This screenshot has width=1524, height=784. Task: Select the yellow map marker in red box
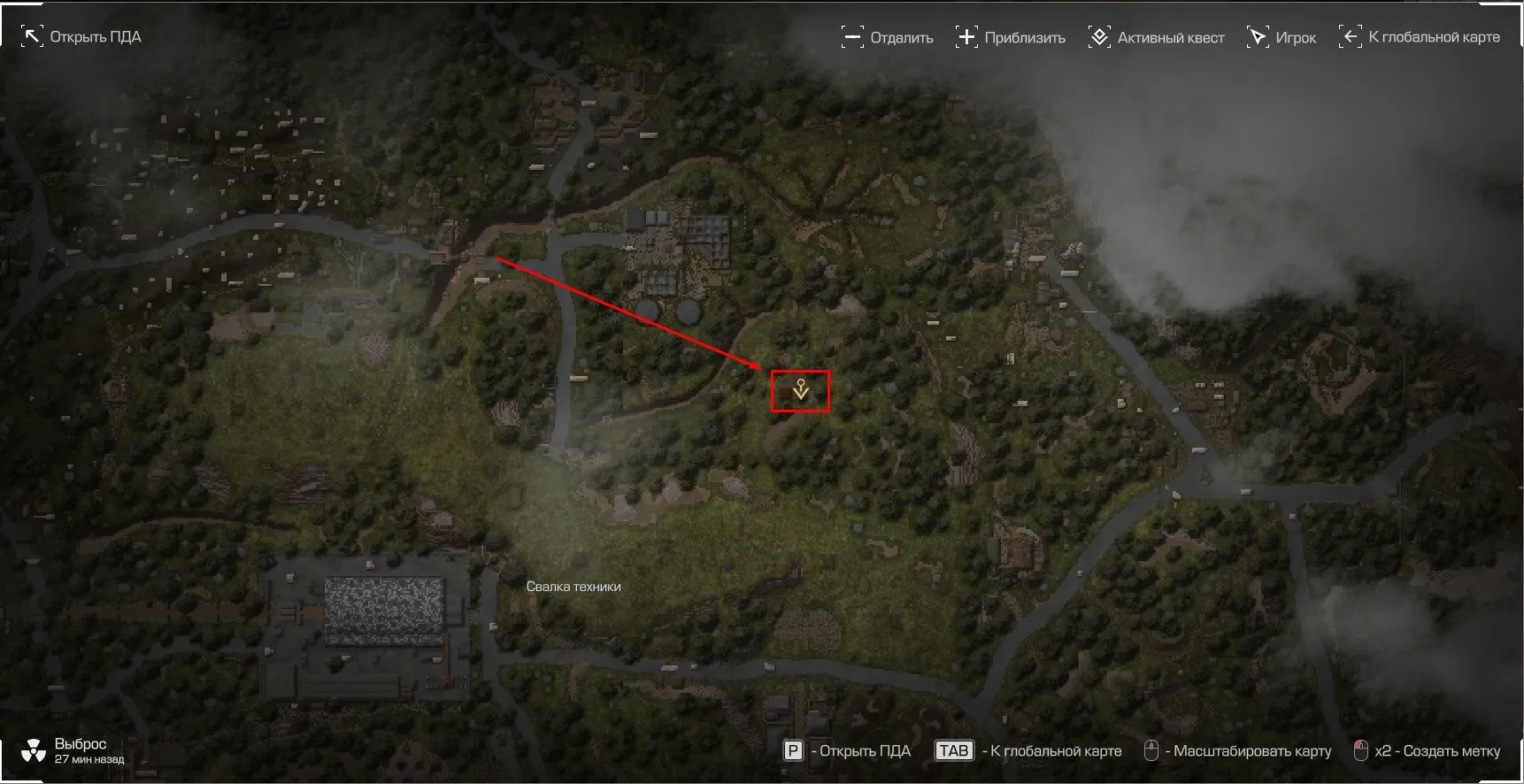click(x=800, y=390)
